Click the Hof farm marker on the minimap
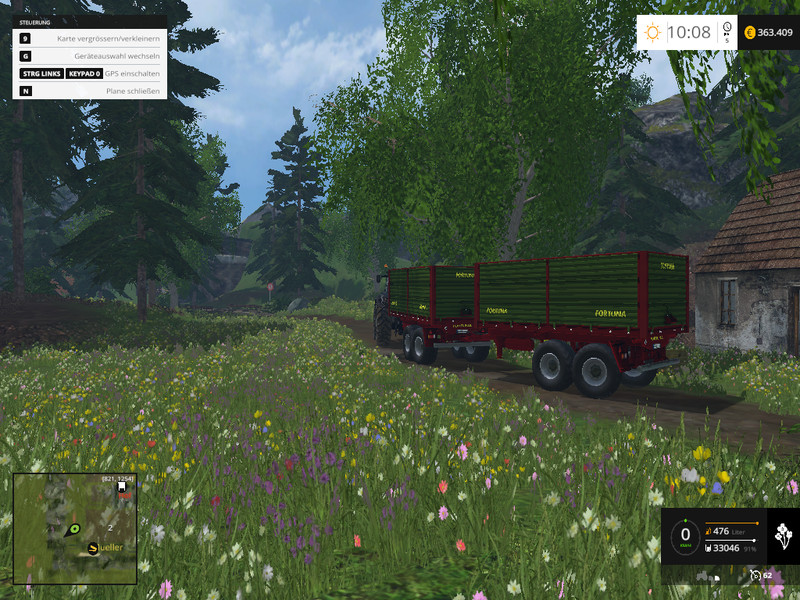 point(122,487)
